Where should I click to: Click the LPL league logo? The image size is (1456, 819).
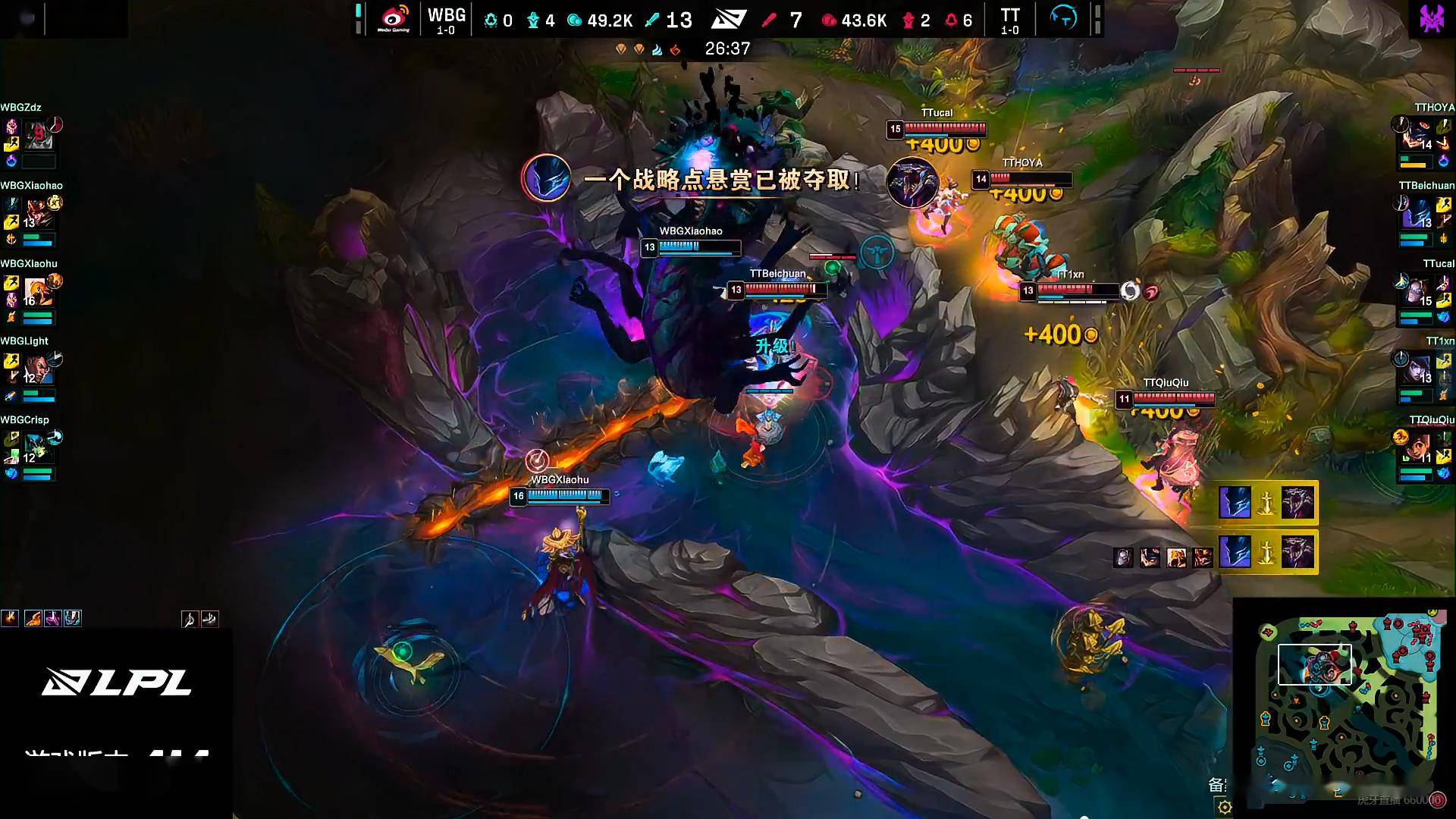[x=117, y=682]
